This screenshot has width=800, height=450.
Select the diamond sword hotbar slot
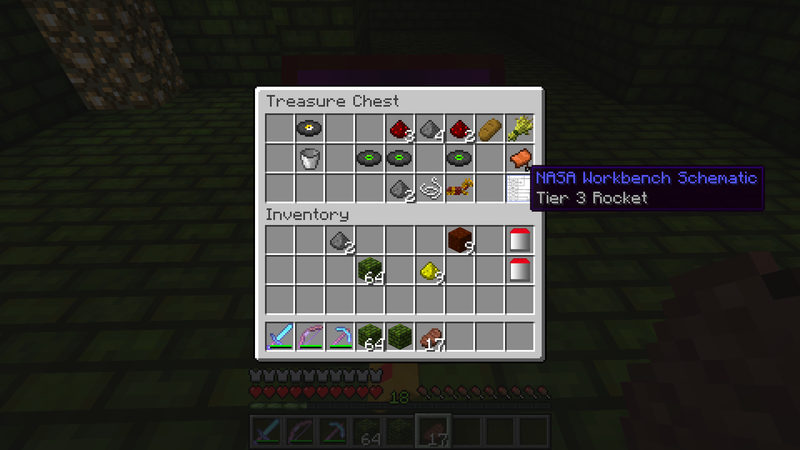tap(279, 336)
